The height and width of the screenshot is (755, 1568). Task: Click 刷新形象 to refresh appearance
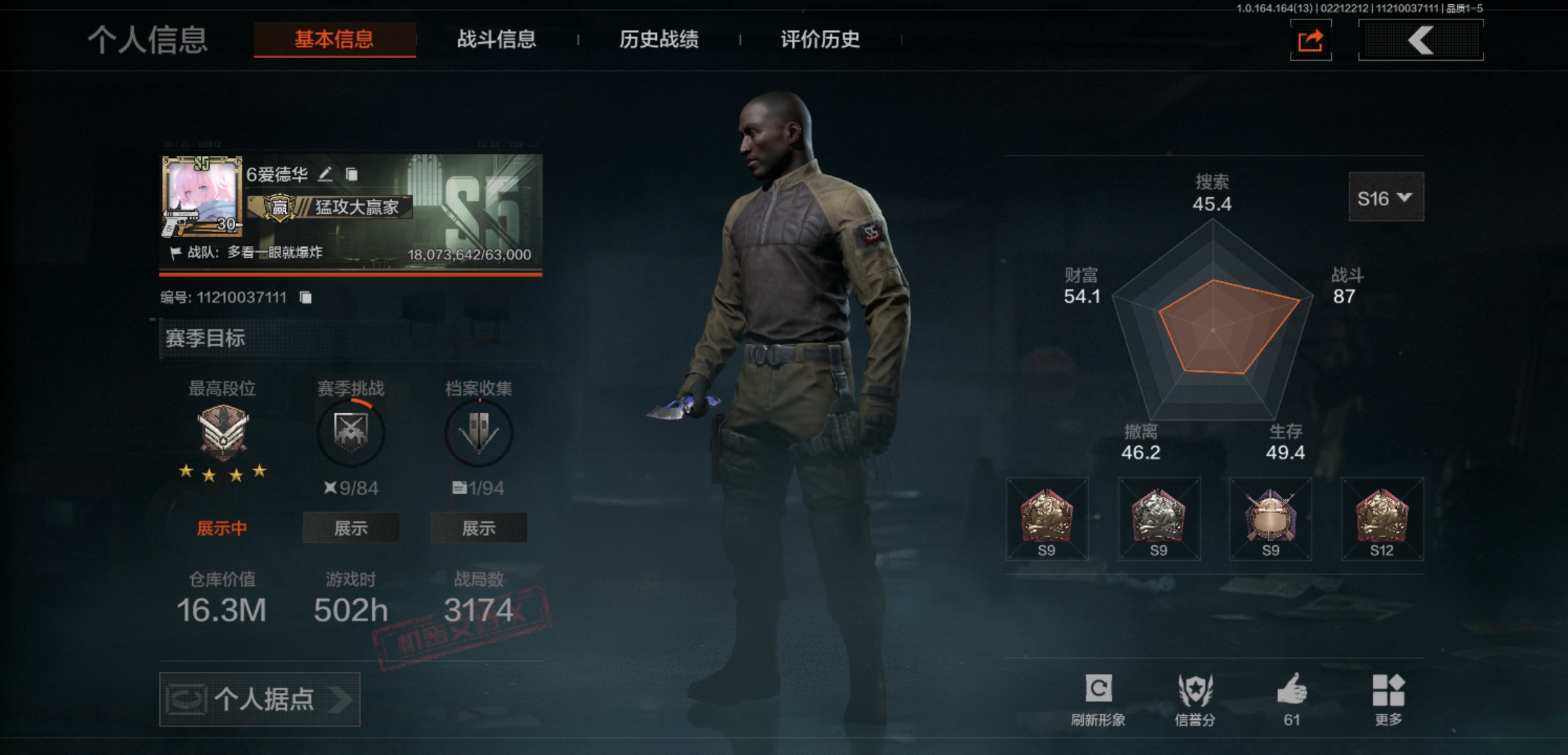coord(1098,698)
